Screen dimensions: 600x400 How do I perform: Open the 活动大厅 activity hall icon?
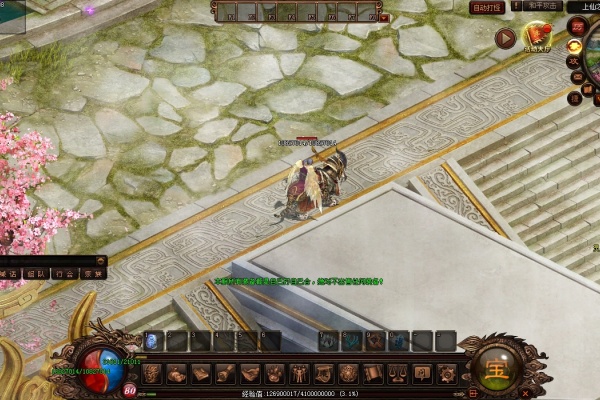point(537,38)
